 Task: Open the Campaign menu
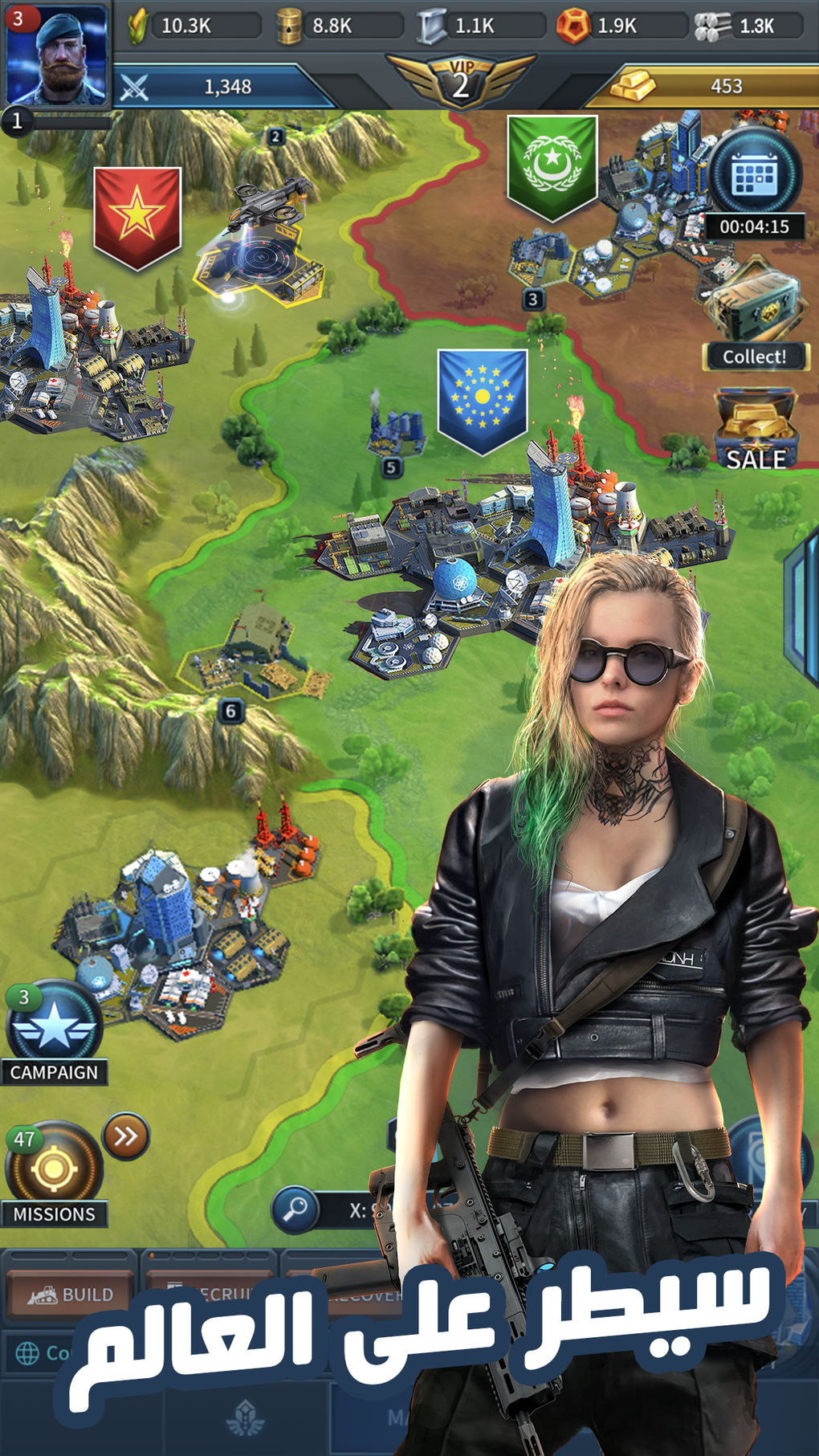(x=55, y=1032)
